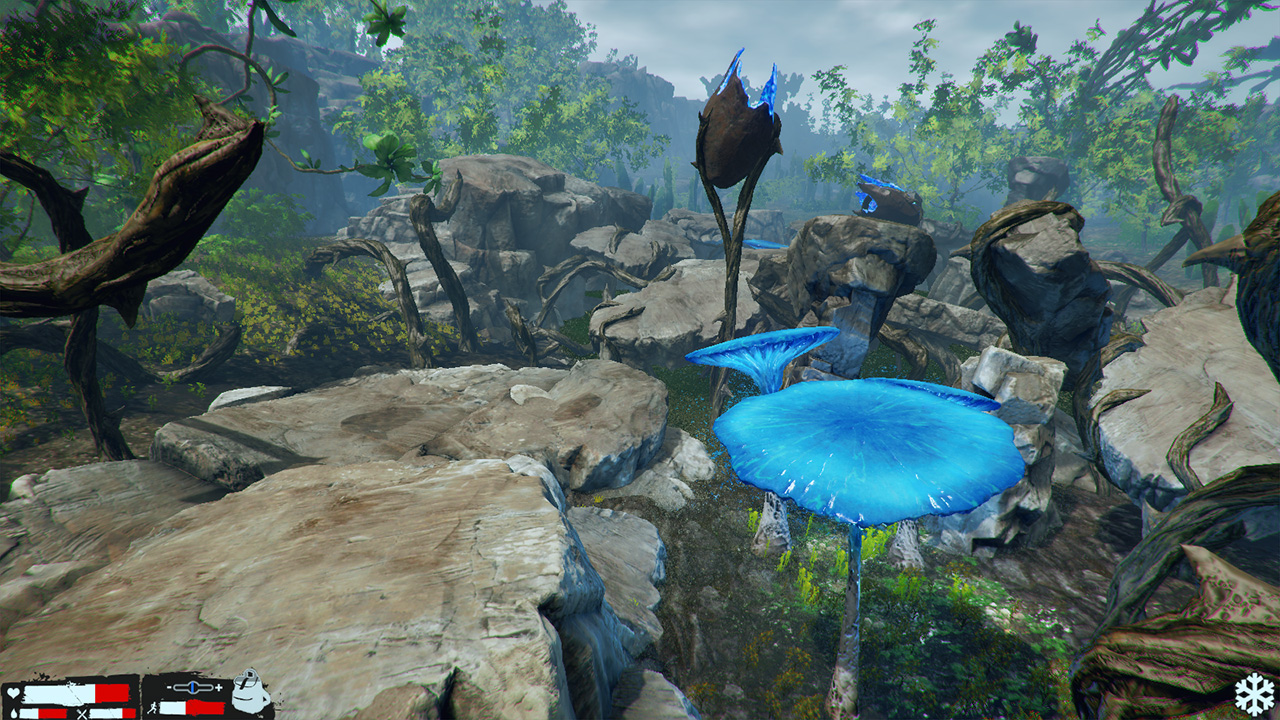Click the running figure stamina icon
The height and width of the screenshot is (720, 1280).
154,709
